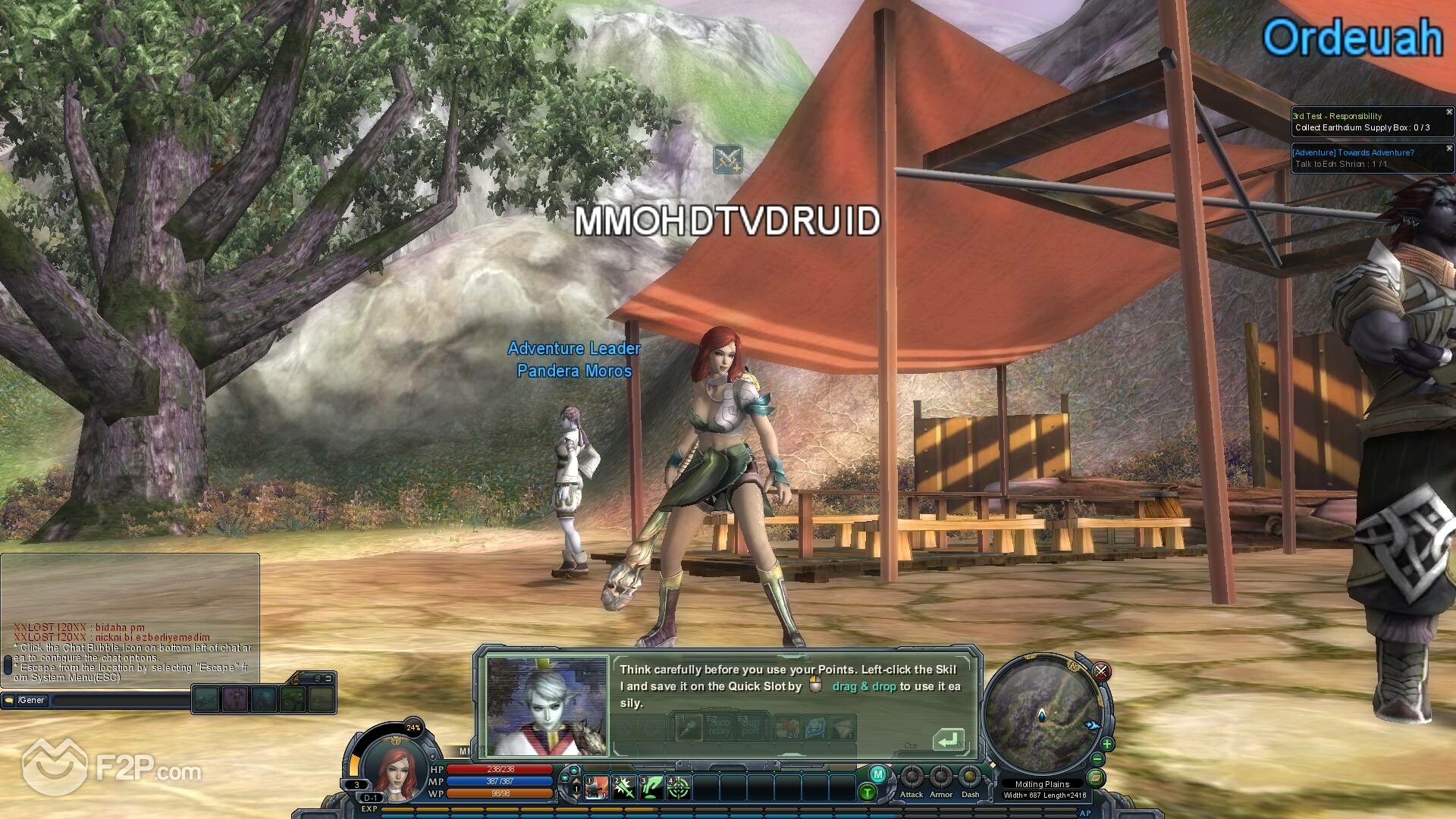Activate the green hand skill in slot 3
Image resolution: width=1456 pixels, height=819 pixels.
coord(651,788)
